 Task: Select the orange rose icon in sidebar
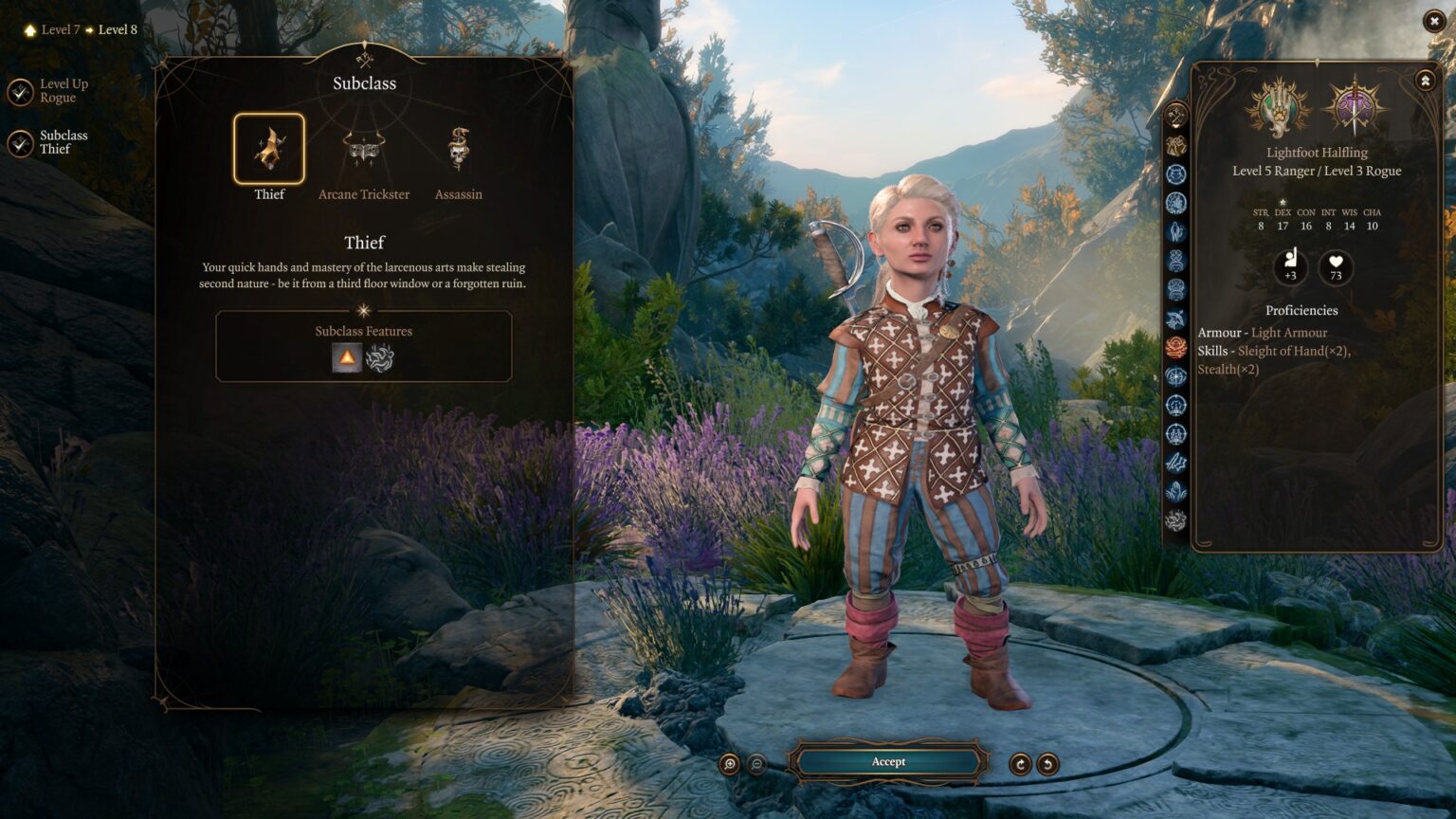click(1176, 347)
